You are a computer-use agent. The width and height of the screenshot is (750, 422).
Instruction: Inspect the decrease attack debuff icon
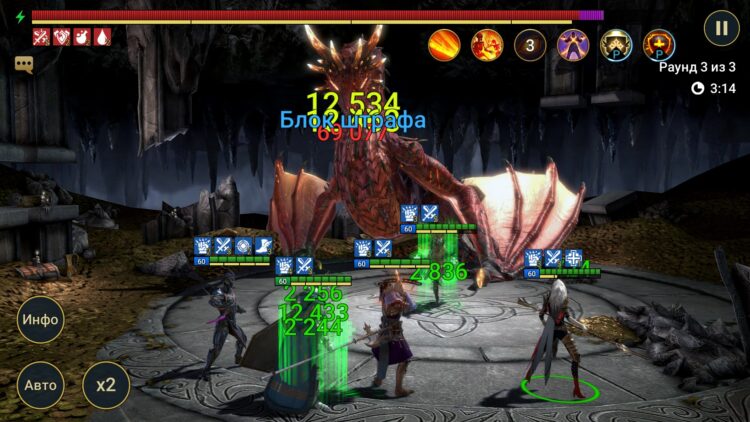tap(41, 37)
